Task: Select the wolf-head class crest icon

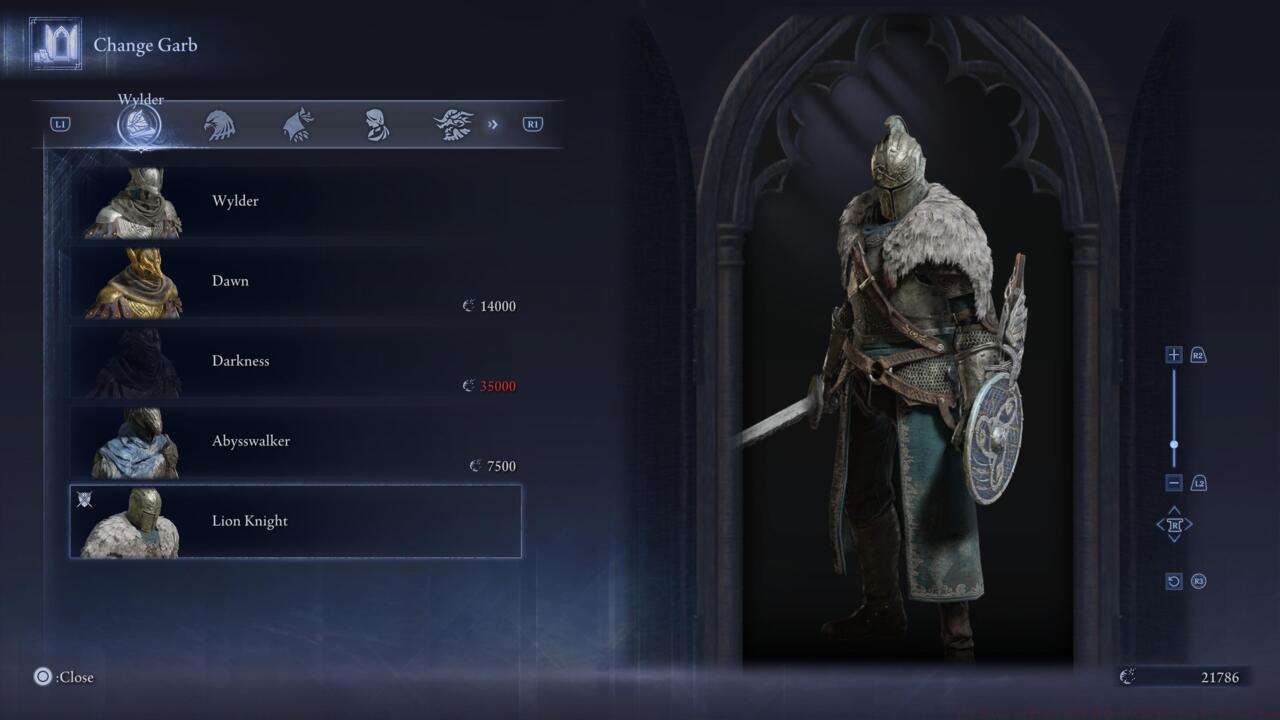Action: pyautogui.click(x=299, y=123)
